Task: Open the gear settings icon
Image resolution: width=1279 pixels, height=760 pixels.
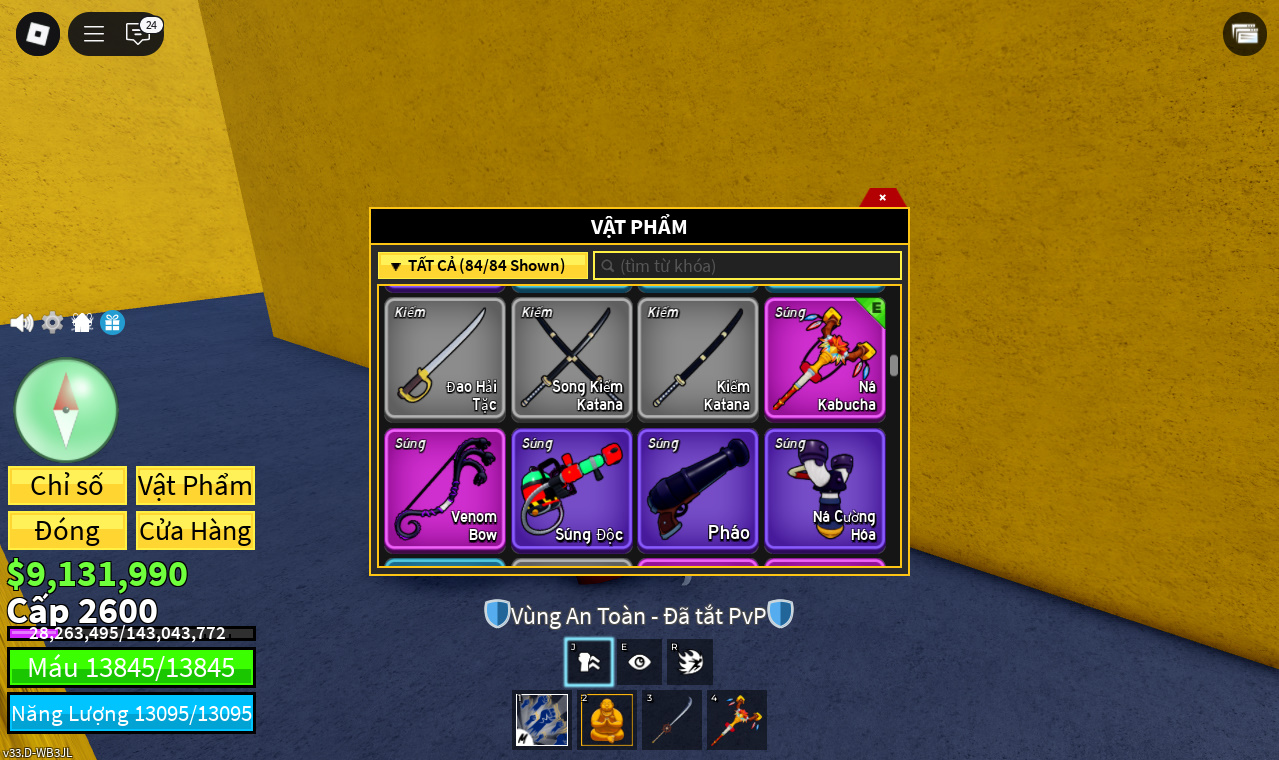Action: click(x=52, y=323)
